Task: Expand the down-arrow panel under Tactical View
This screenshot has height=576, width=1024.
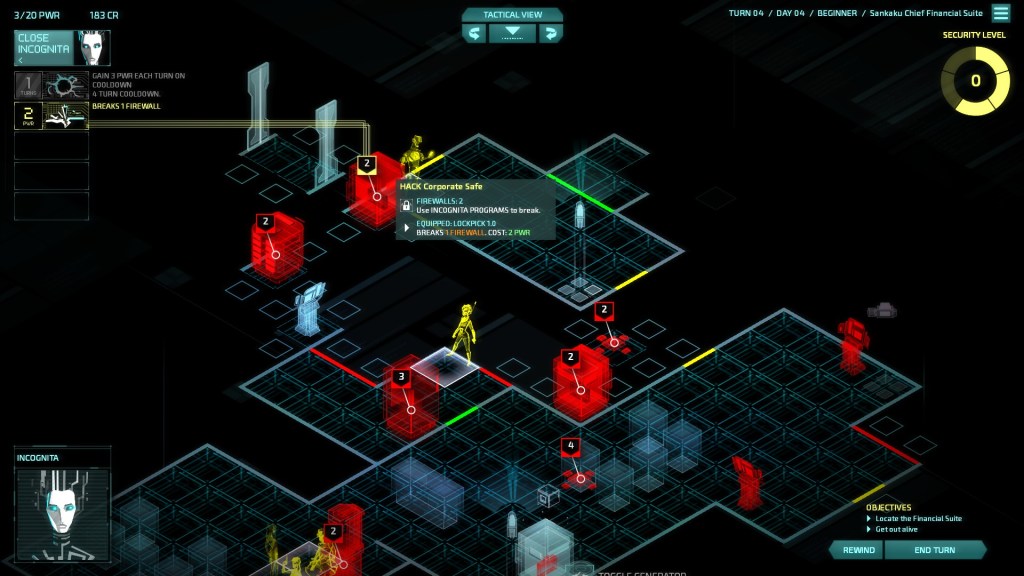Action: tap(512, 34)
